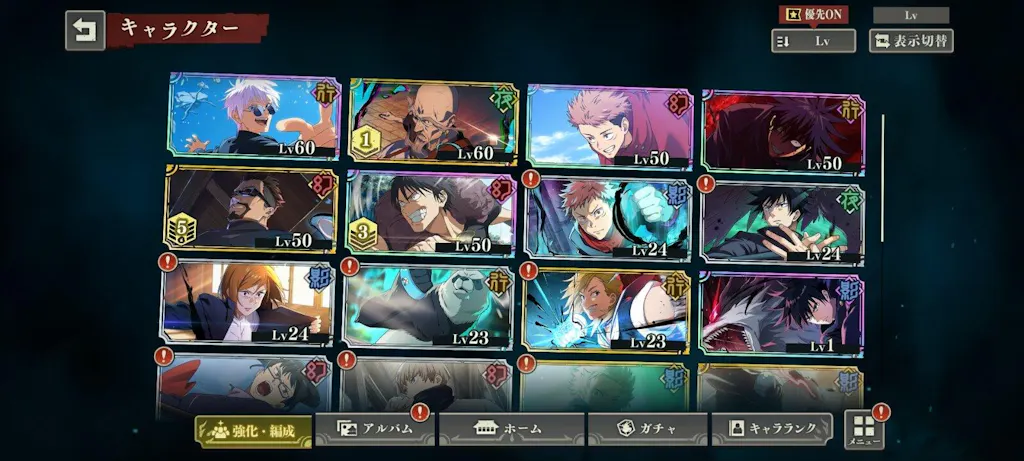
Task: Pick the dark red shadowed Lv50 card
Action: pos(783,132)
